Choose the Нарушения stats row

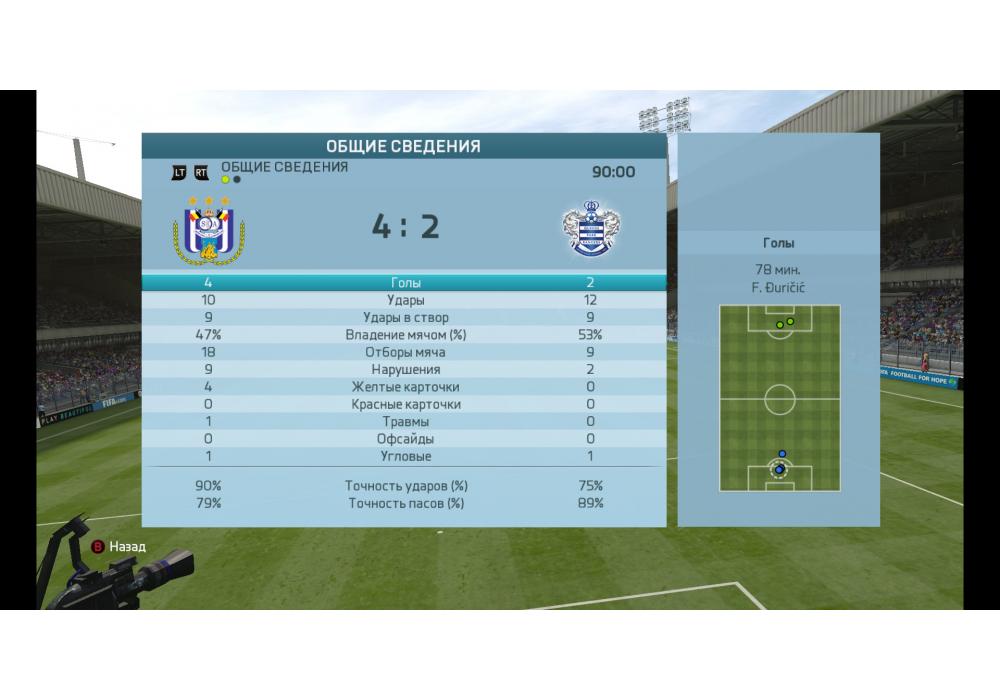pos(404,369)
